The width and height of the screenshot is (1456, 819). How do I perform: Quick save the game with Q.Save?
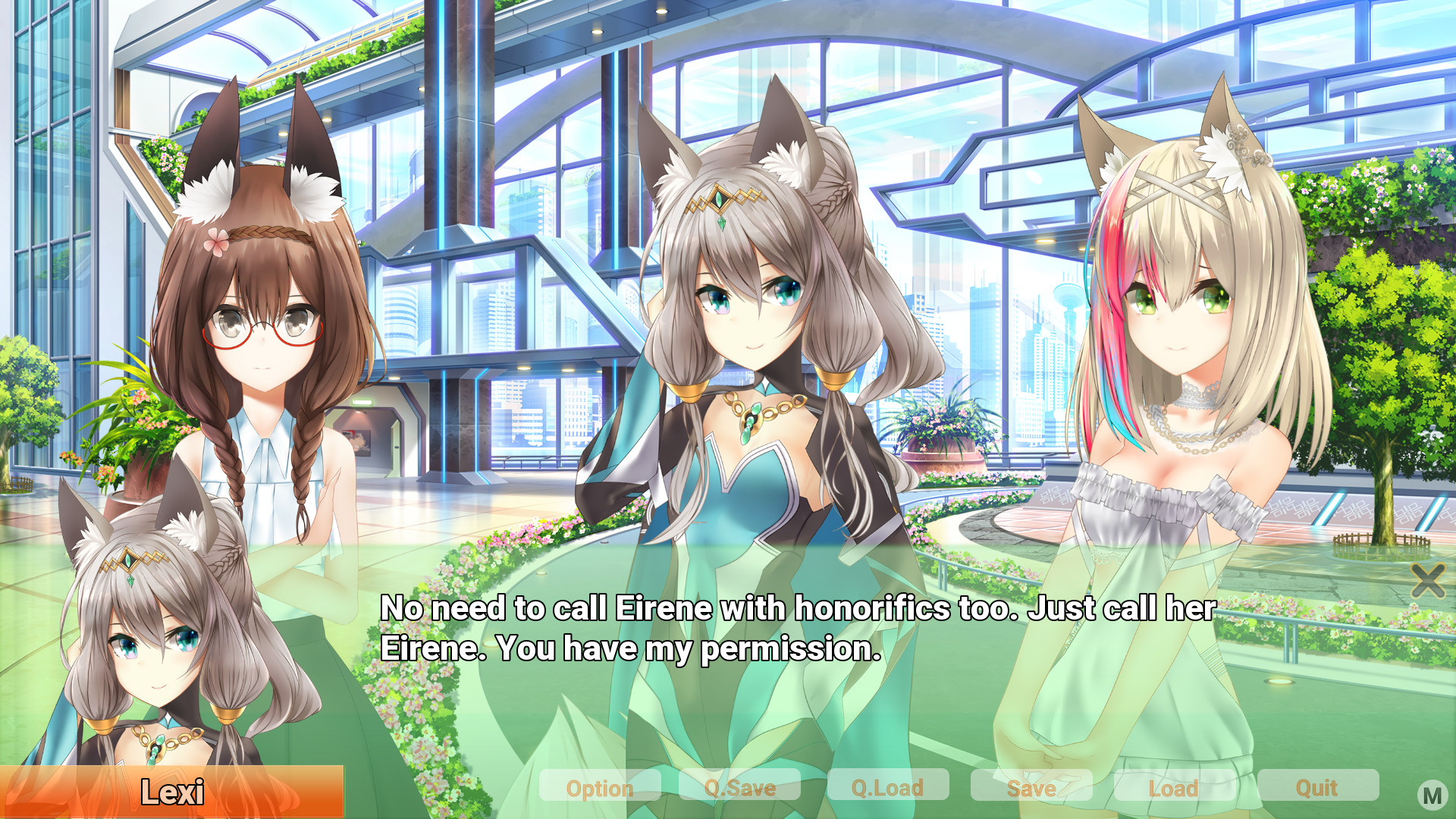[x=739, y=788]
